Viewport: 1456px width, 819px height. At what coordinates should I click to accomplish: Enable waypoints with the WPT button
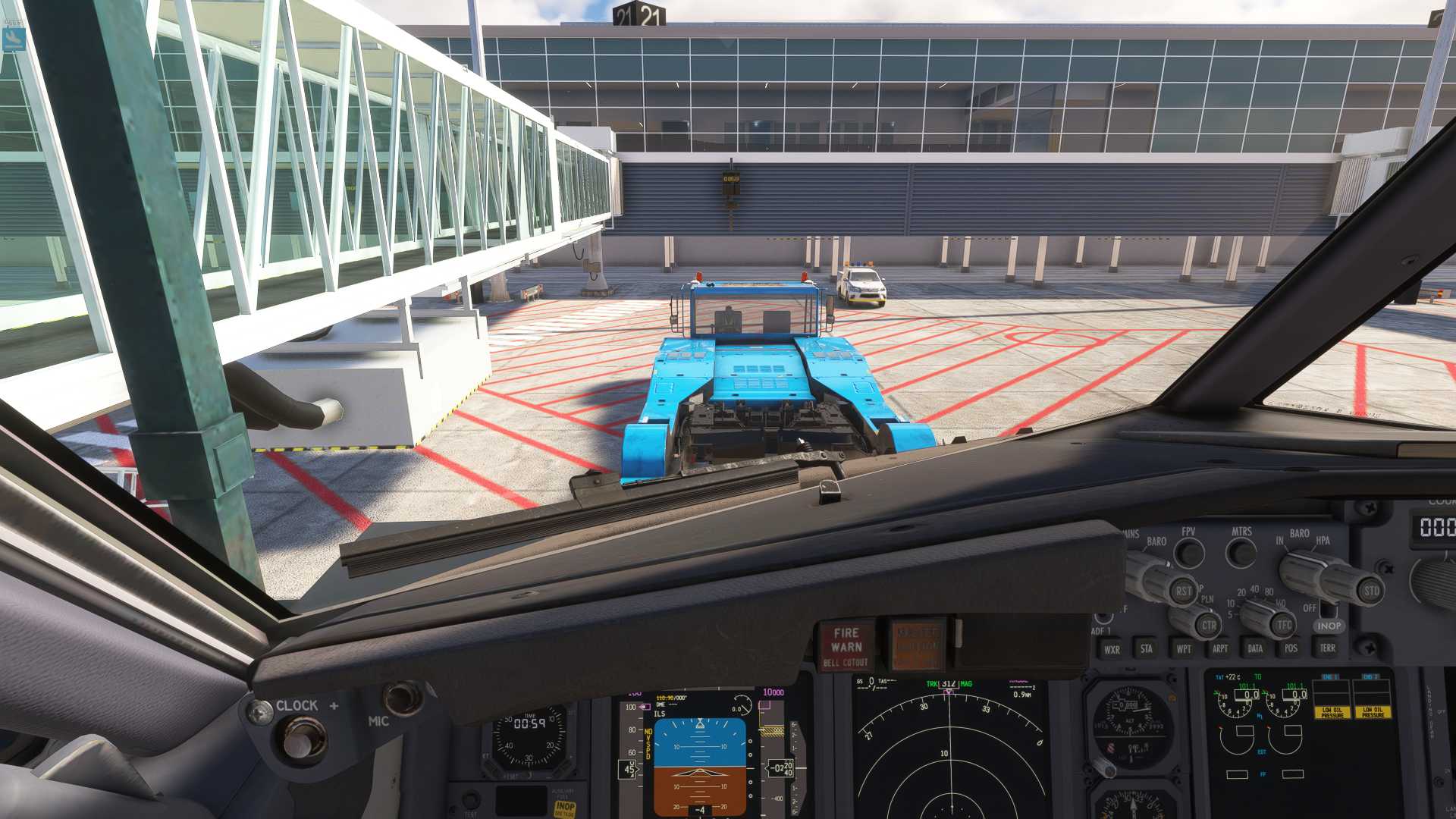coord(1183,648)
